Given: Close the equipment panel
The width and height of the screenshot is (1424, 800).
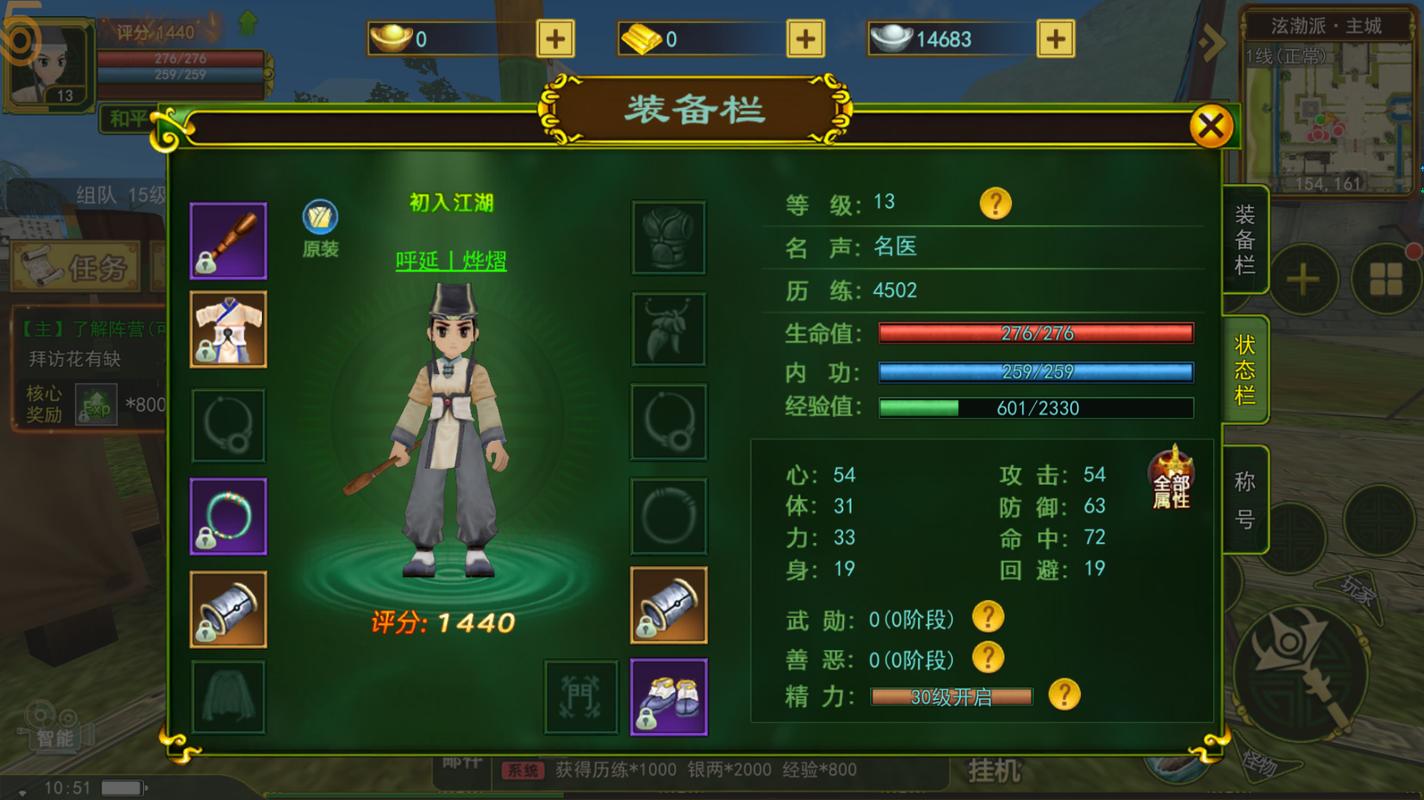Looking at the screenshot, I should (1210, 127).
